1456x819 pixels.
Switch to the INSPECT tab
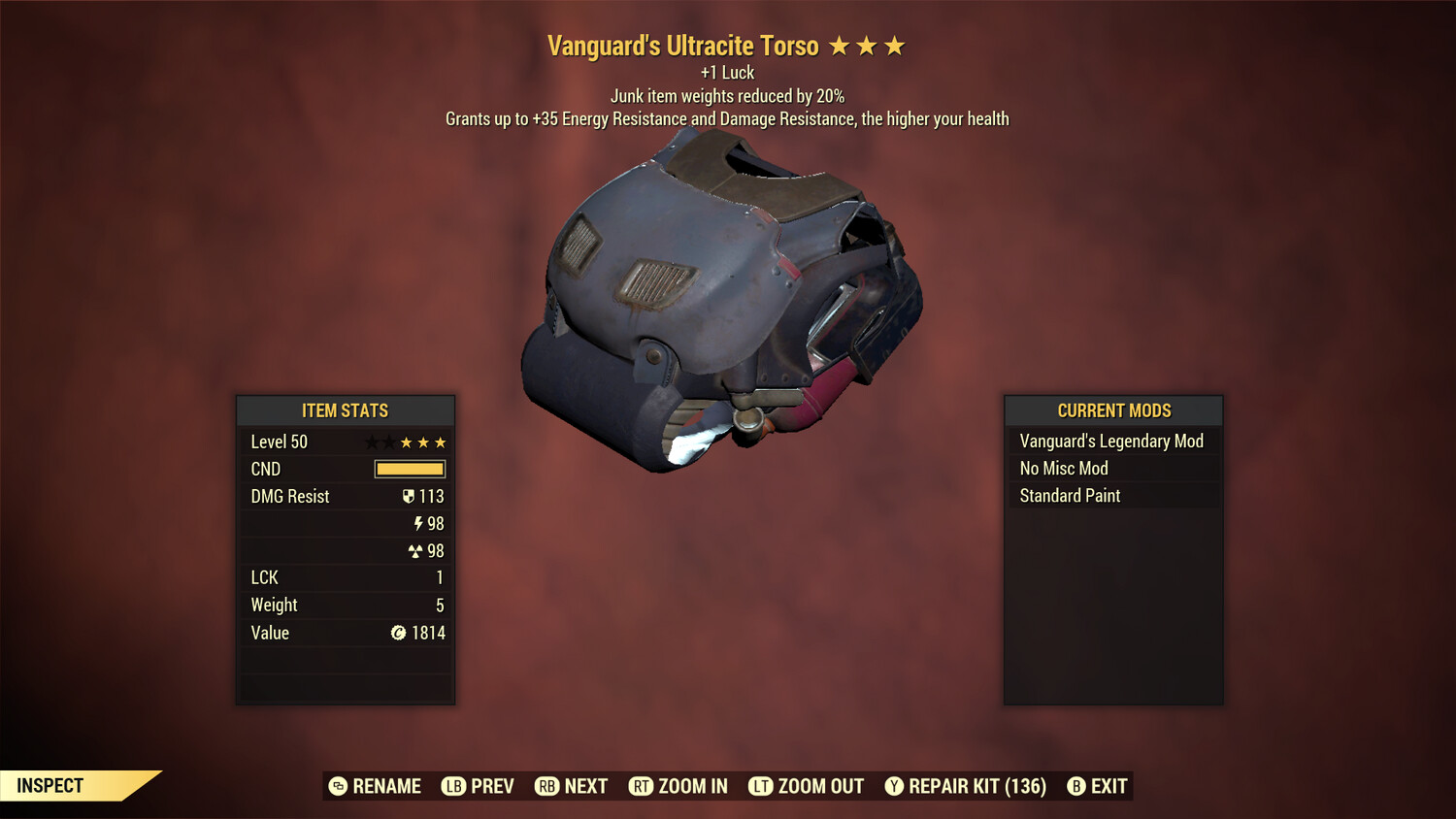[x=49, y=785]
